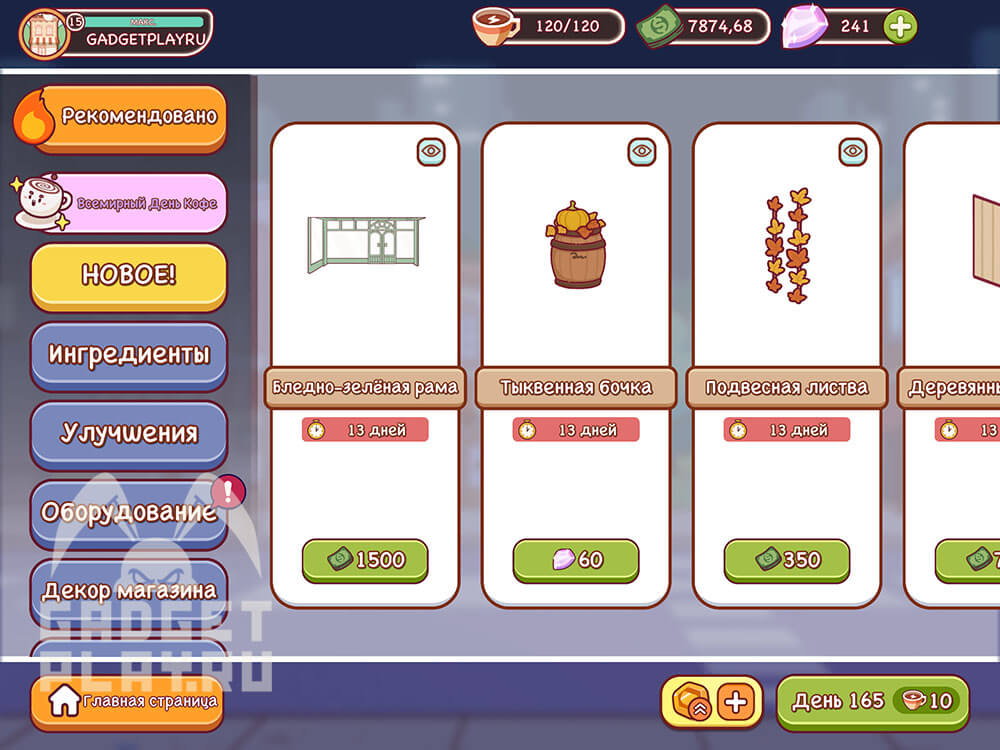Switch to the НОВОЕ! category
1000x750 pixels.
(128, 275)
